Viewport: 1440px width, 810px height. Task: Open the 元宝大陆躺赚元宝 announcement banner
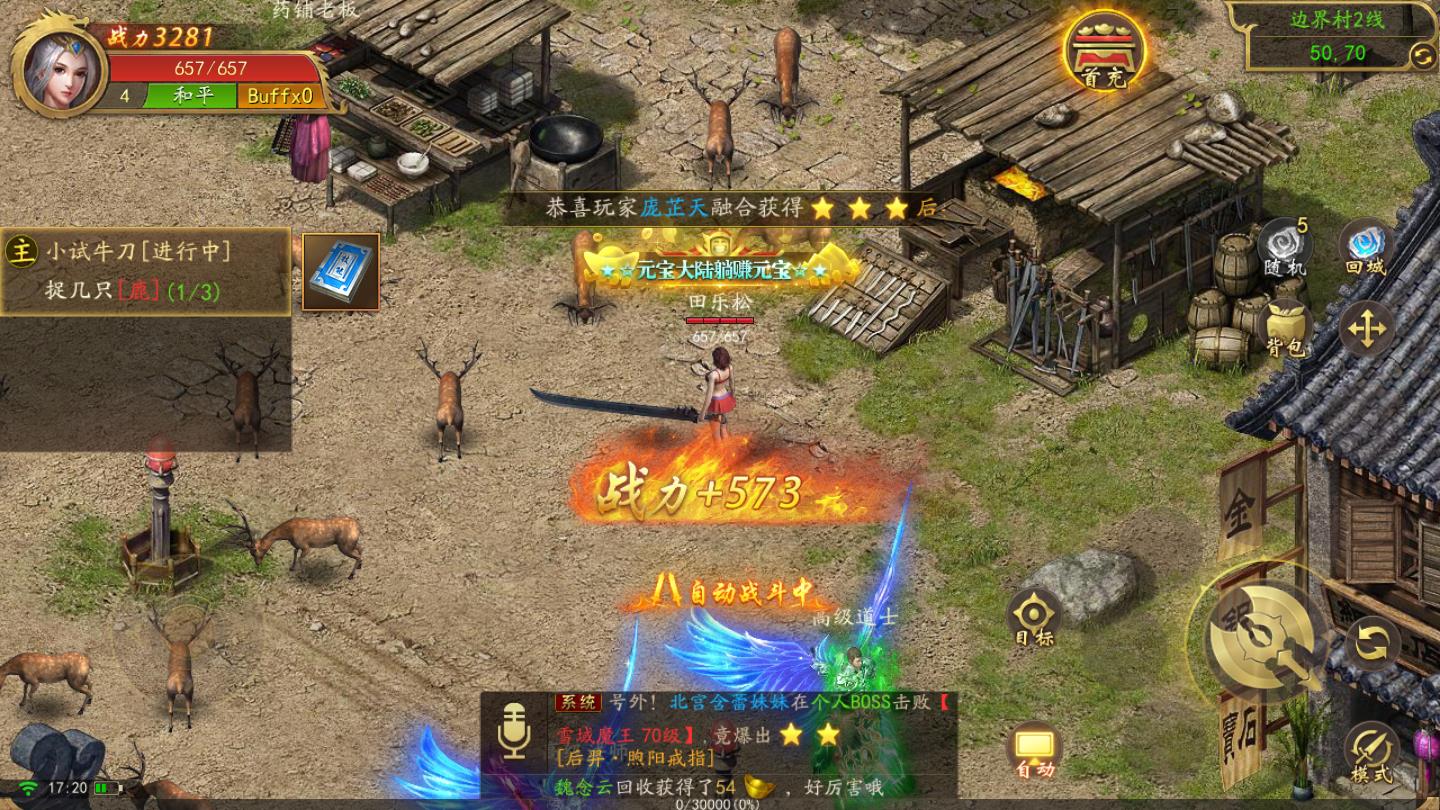click(x=716, y=271)
